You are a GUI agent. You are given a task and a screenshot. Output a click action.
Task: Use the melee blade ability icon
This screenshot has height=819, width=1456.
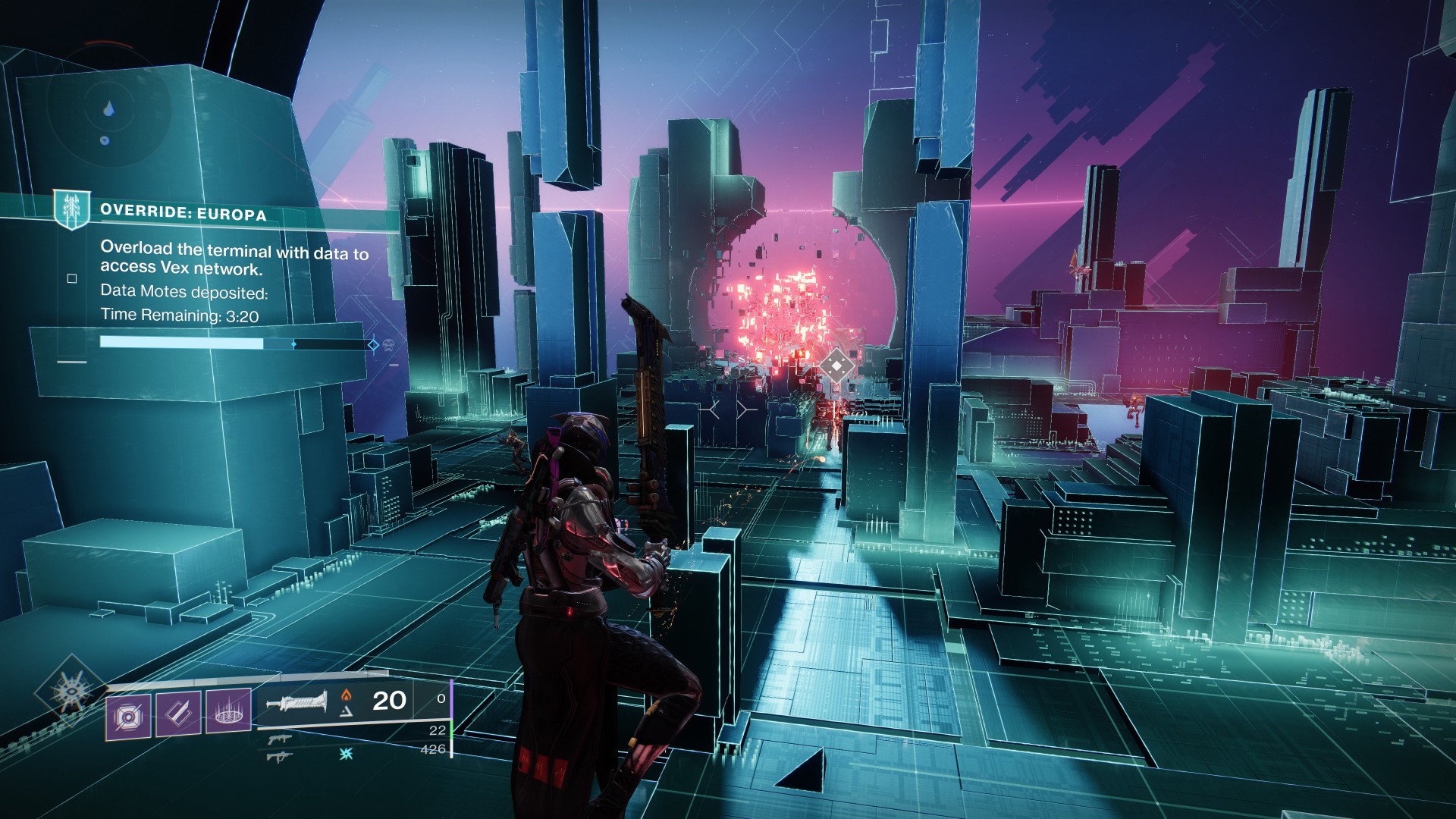coord(178,714)
